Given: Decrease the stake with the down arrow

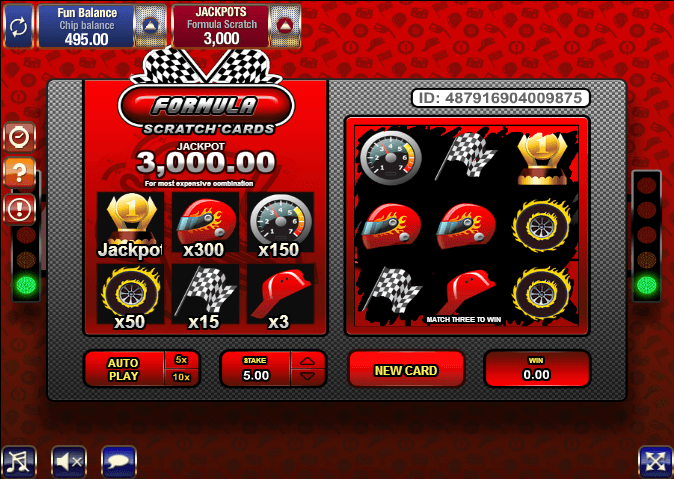Looking at the screenshot, I should (x=308, y=377).
